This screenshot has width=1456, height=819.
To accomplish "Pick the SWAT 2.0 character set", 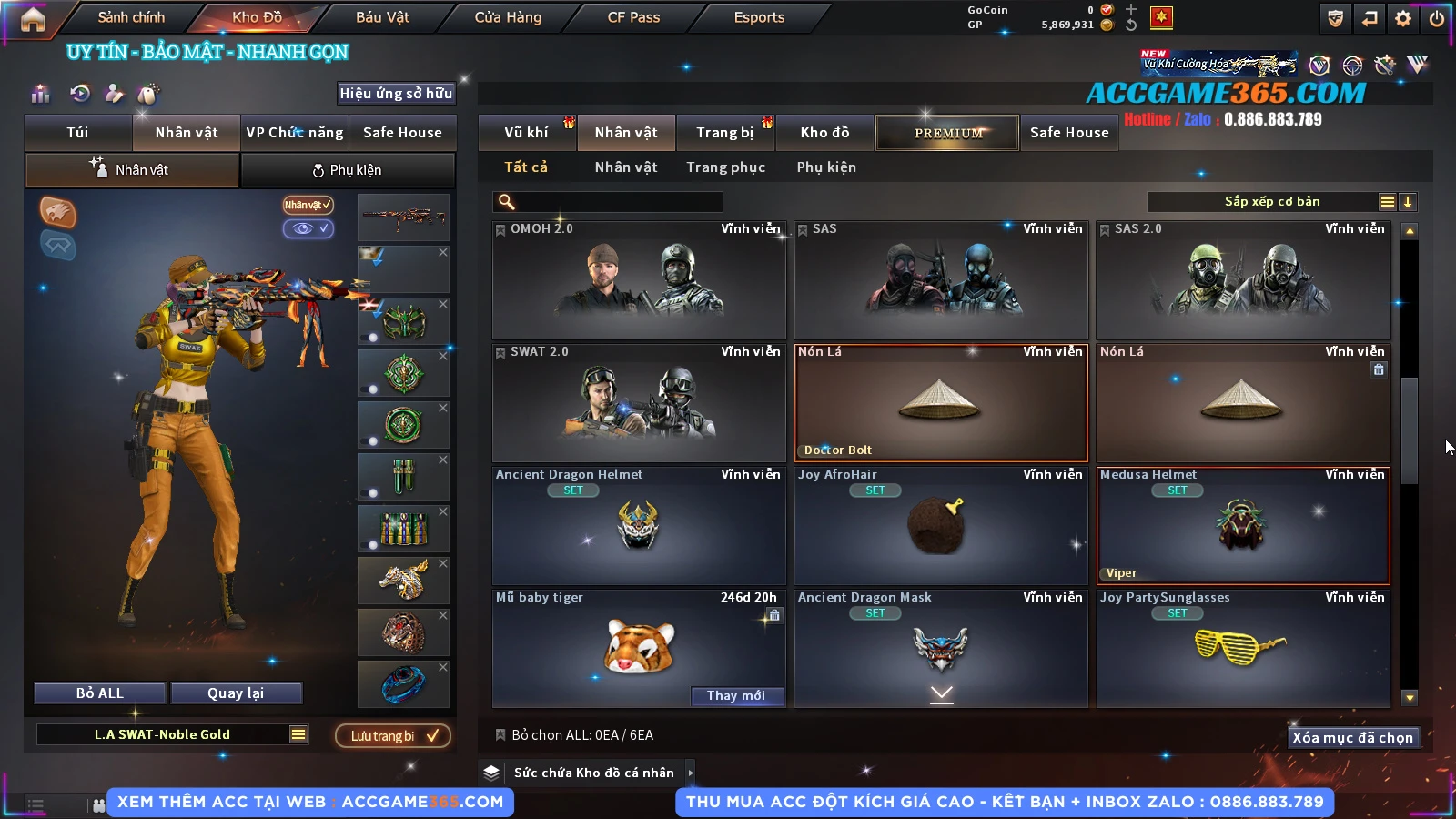I will 638,403.
